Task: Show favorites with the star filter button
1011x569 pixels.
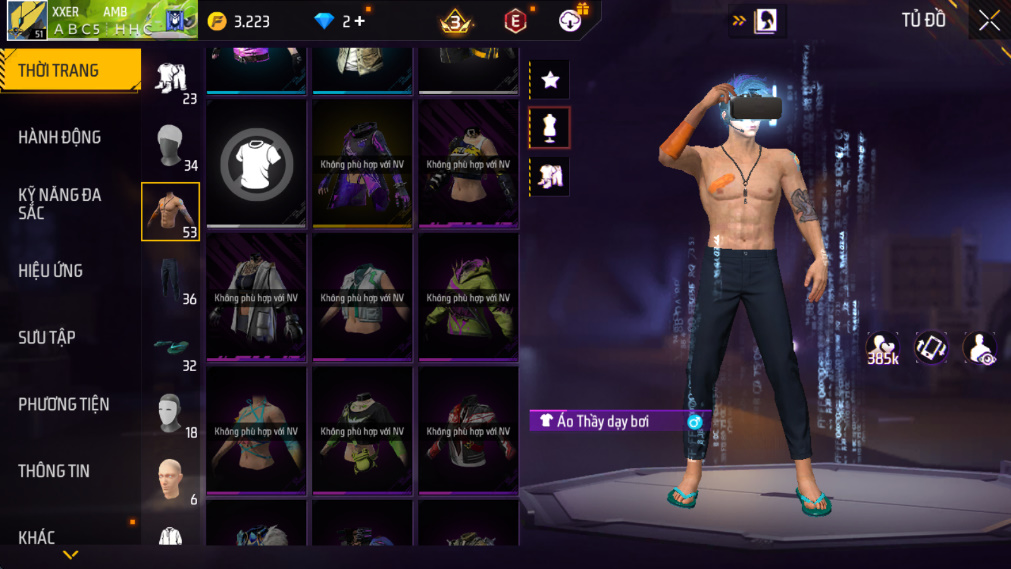Action: point(549,80)
